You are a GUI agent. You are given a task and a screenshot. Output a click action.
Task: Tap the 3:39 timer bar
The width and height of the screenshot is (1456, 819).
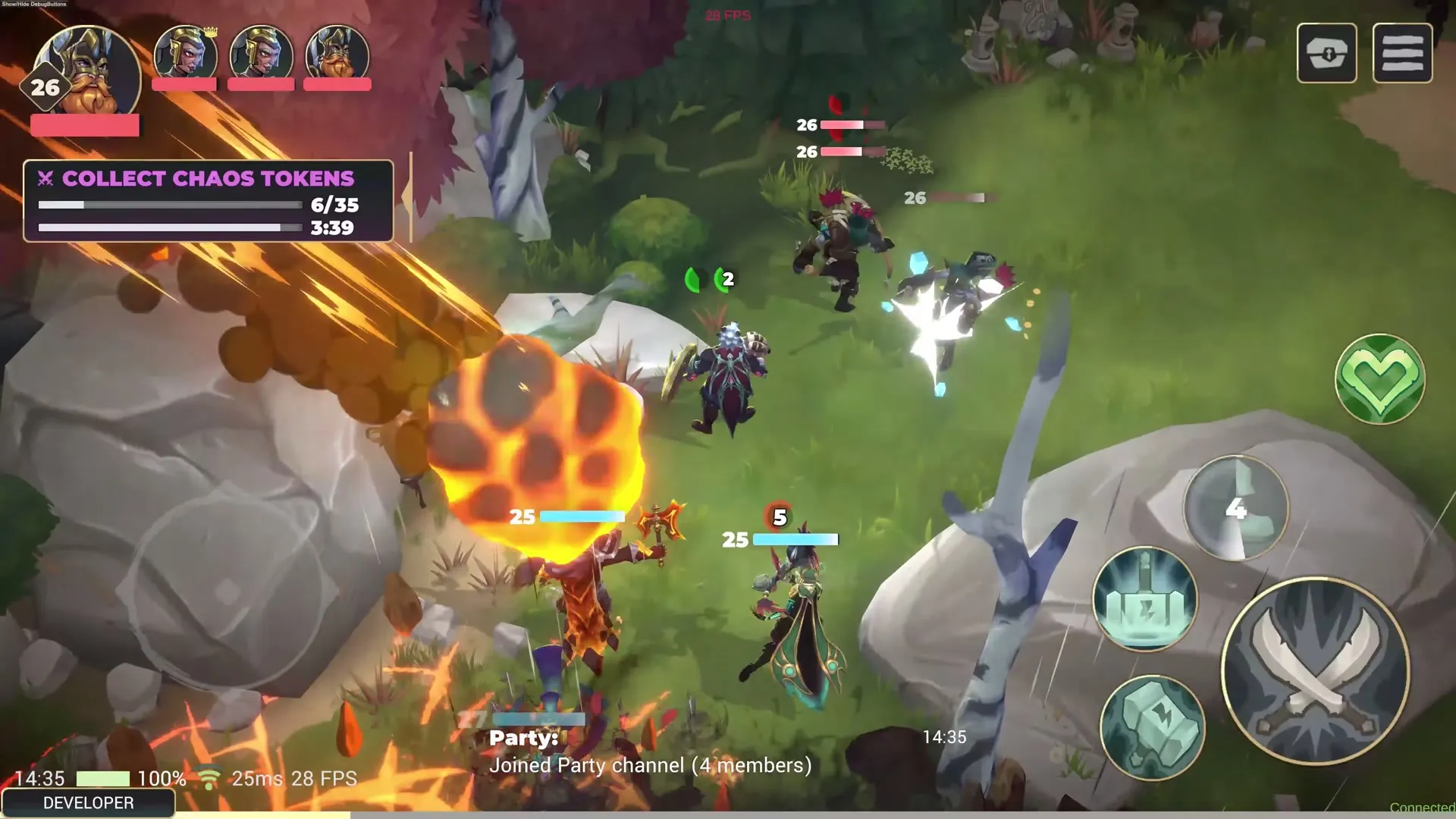click(x=171, y=226)
